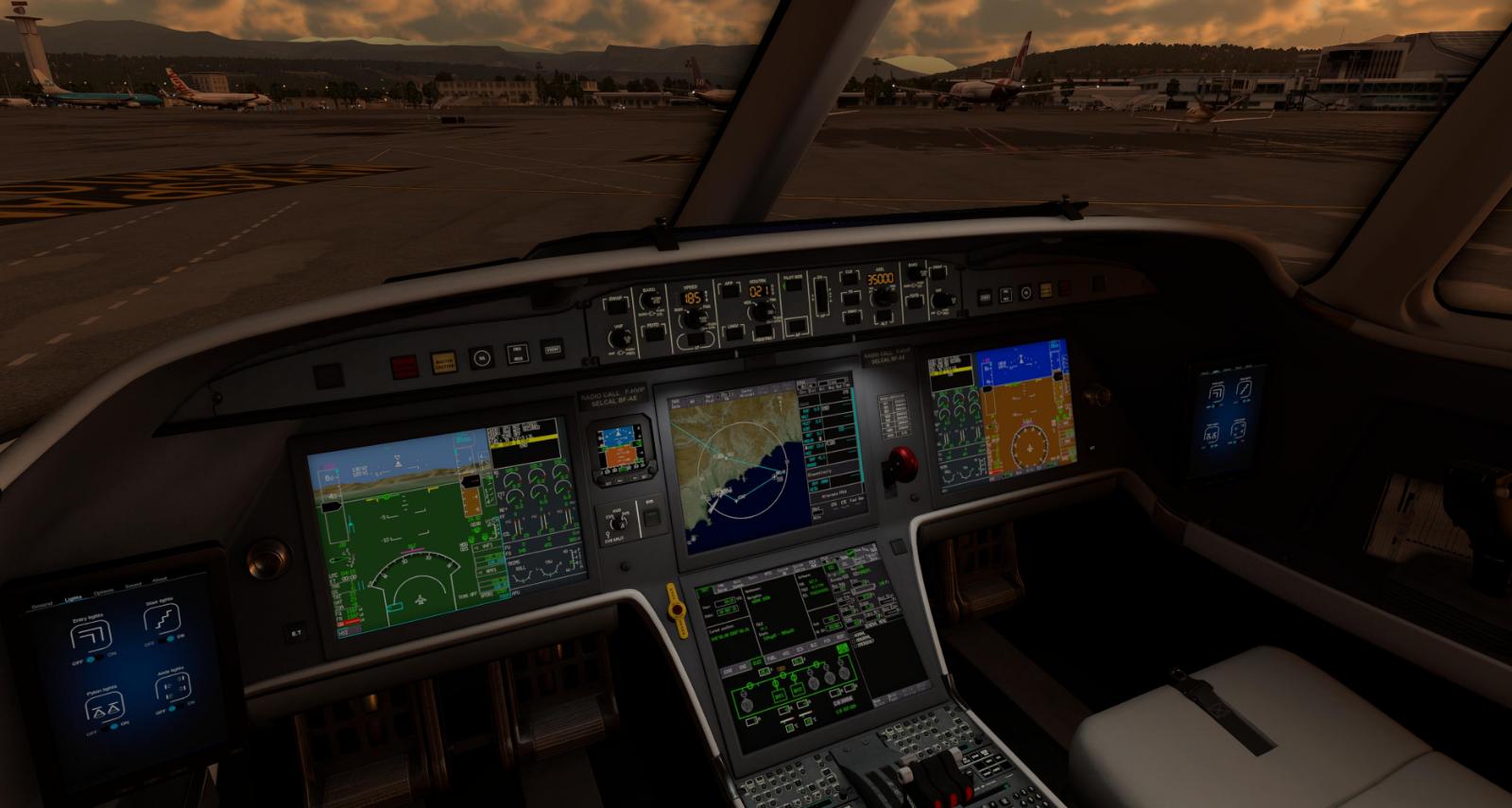The image size is (1512, 808).
Task: Click the SPEED selector knob showing 185
Action: click(691, 318)
